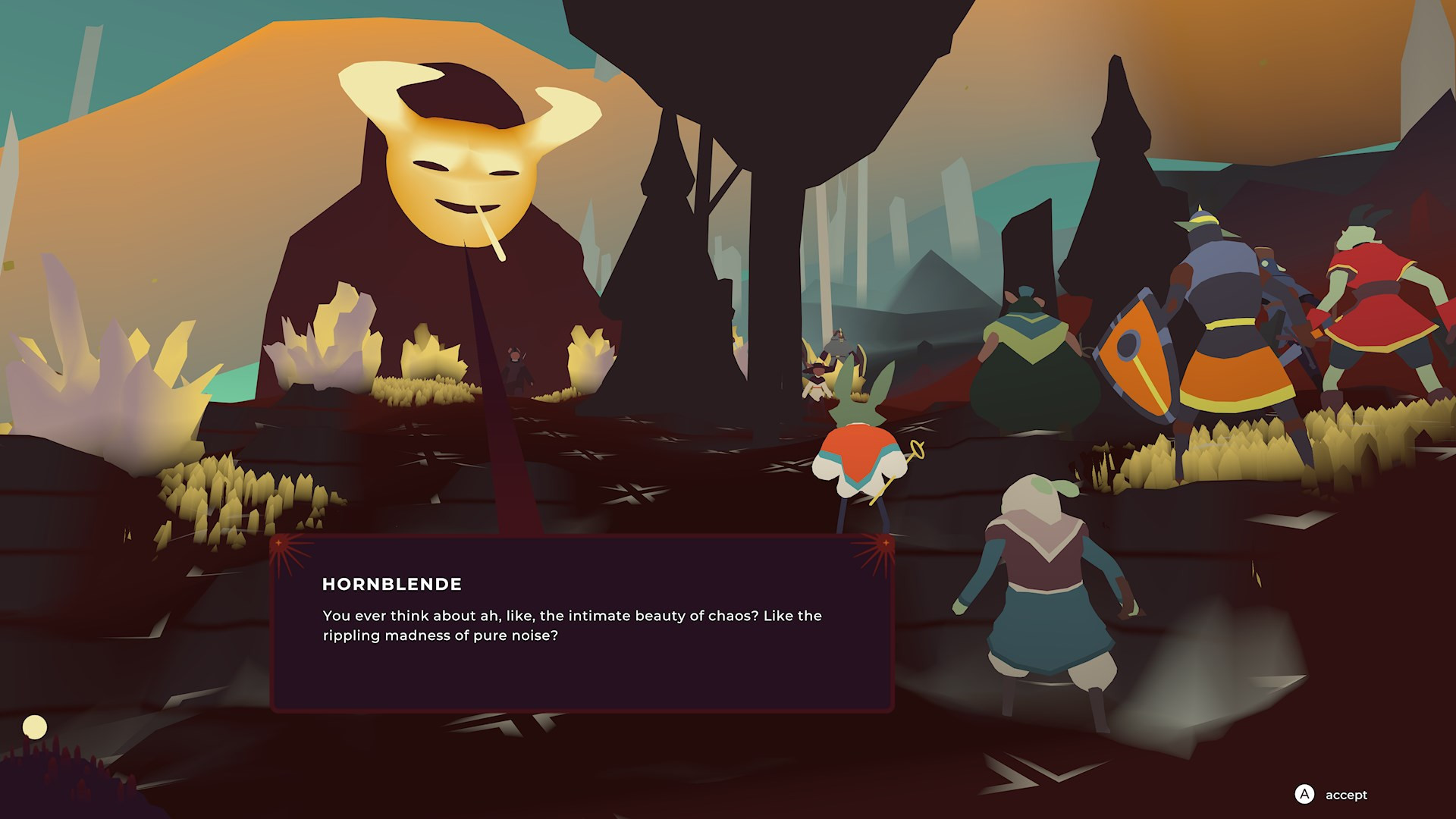Click the glowing yellow orb HUD icon
The width and height of the screenshot is (1456, 819).
coord(34,727)
